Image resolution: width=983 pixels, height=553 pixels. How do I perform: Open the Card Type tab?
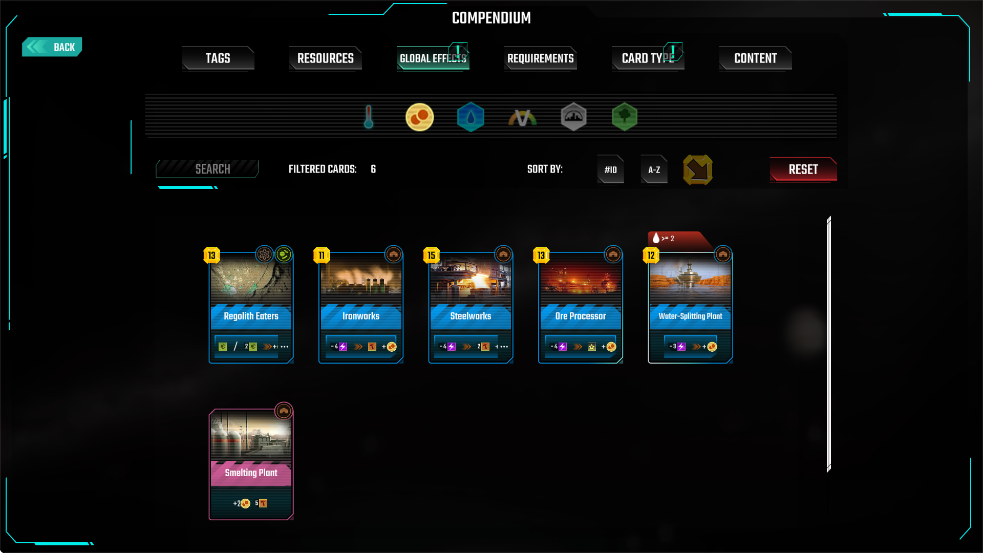pos(647,59)
